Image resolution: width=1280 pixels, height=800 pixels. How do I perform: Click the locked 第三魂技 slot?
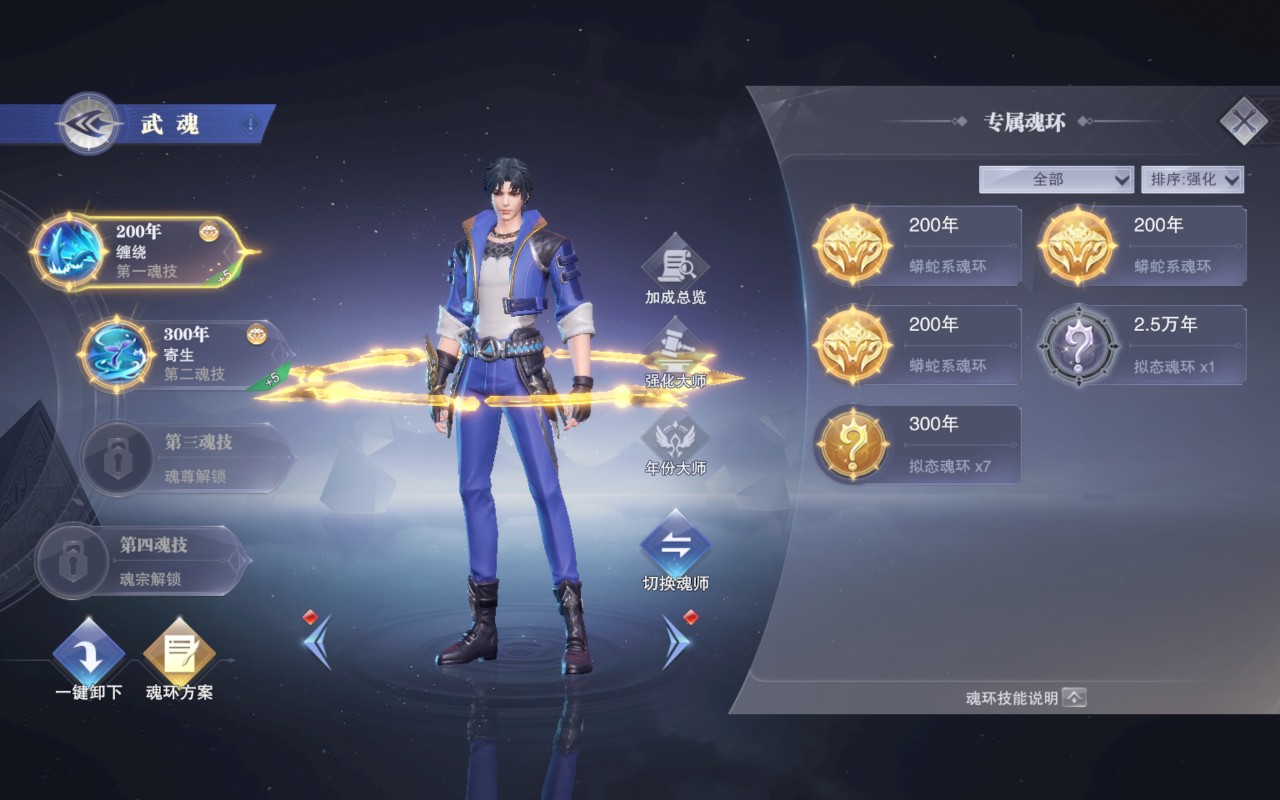(x=185, y=458)
